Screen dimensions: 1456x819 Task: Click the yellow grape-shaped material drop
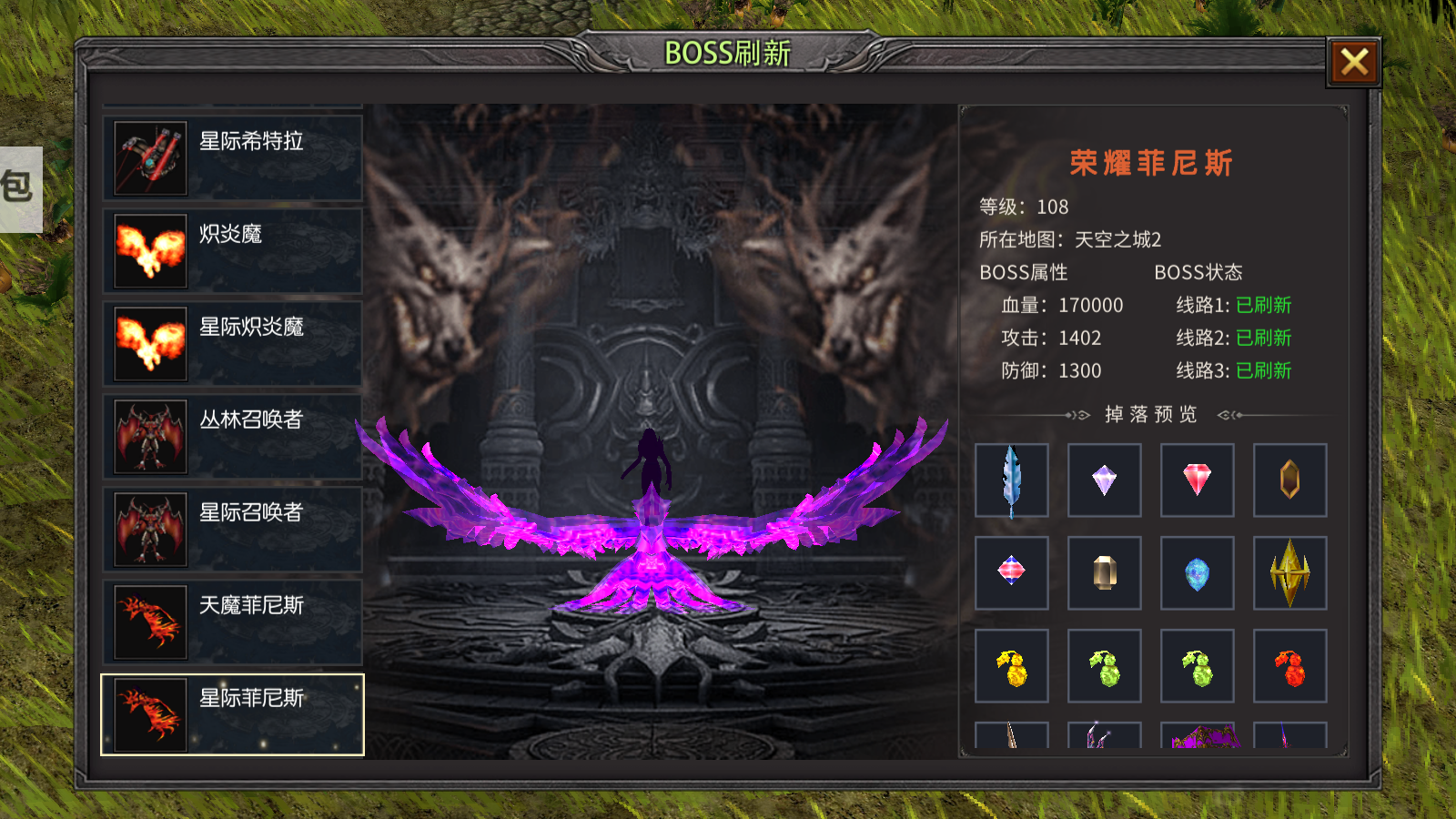[1012, 664]
